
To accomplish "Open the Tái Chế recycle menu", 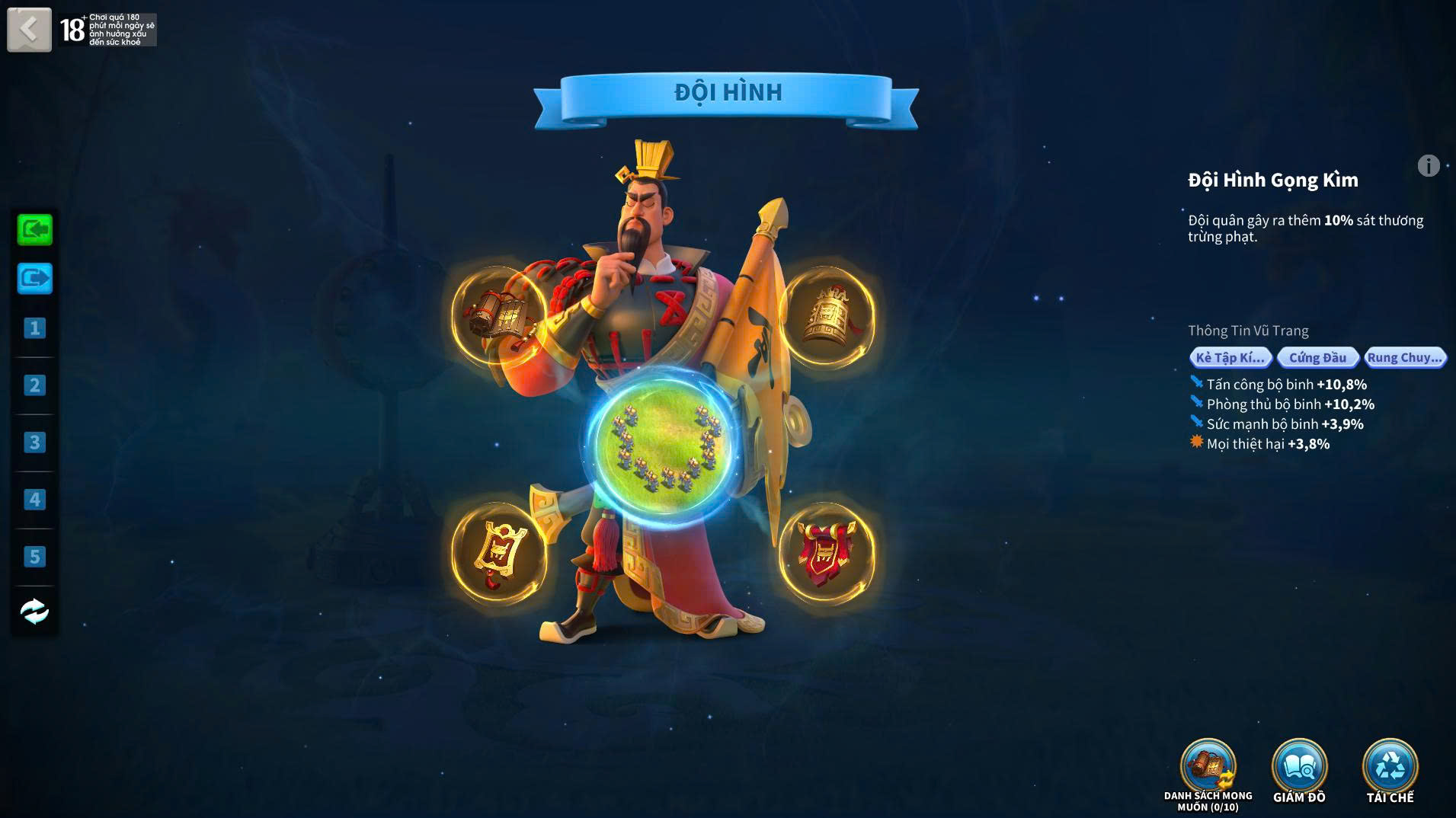I will 1390,768.
